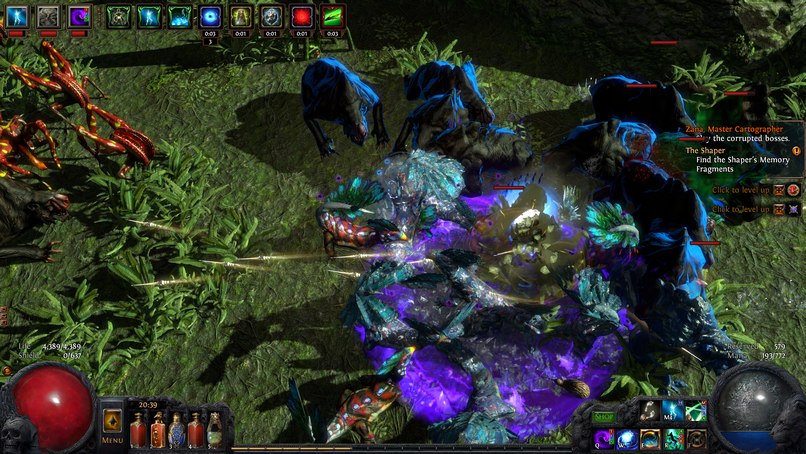The image size is (806, 454).
Task: Click the lower 'Click to level up' gem prompt
Action: pos(741,209)
